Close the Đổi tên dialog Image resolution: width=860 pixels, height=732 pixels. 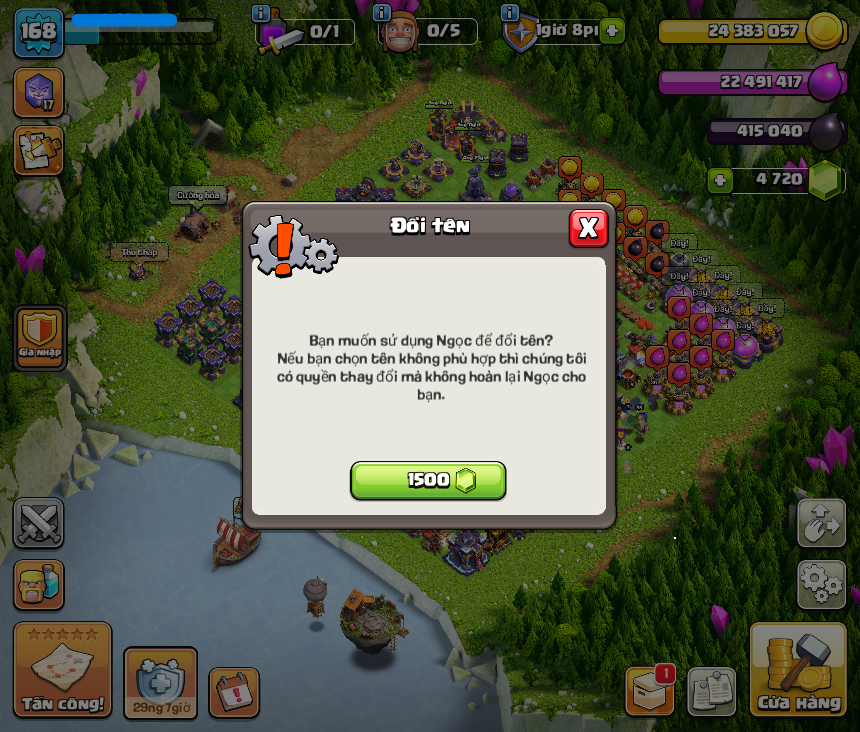(x=588, y=228)
